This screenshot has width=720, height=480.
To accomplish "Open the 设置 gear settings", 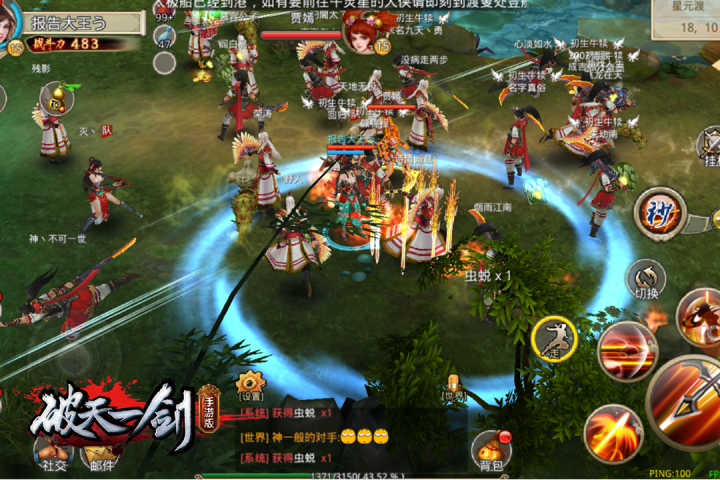I will (250, 383).
